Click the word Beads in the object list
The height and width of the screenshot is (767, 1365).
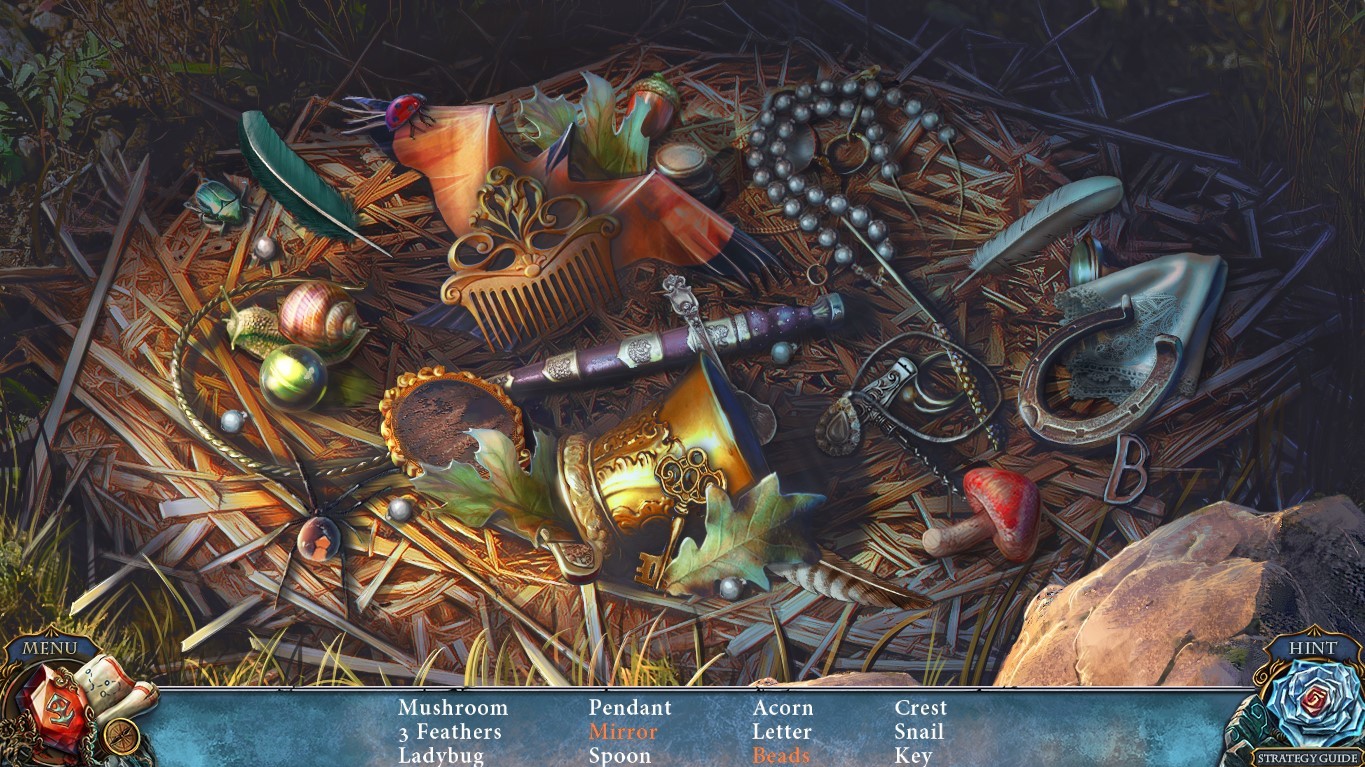779,755
